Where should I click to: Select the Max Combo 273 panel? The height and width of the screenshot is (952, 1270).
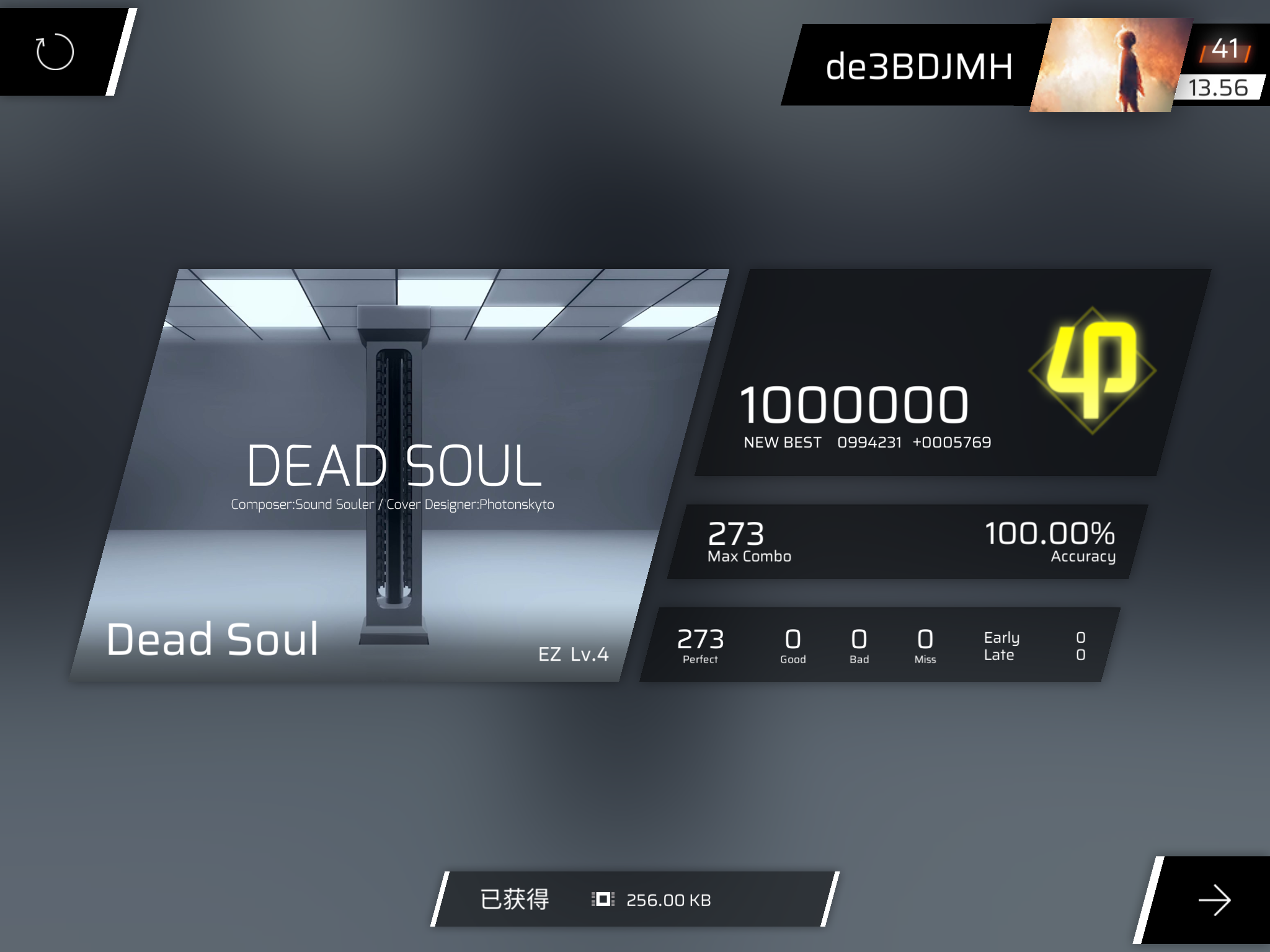(x=748, y=539)
